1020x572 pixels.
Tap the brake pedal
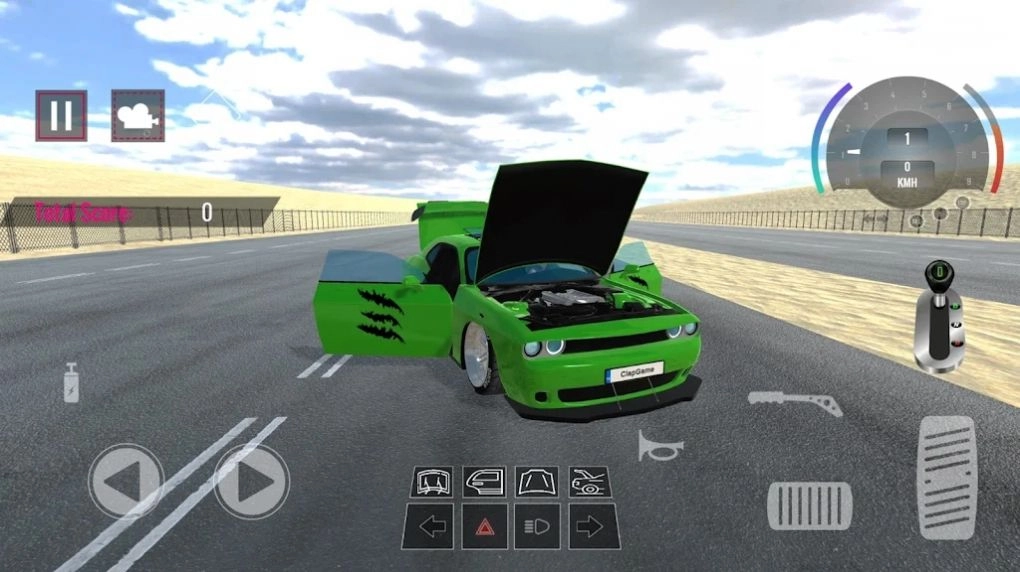pos(809,505)
